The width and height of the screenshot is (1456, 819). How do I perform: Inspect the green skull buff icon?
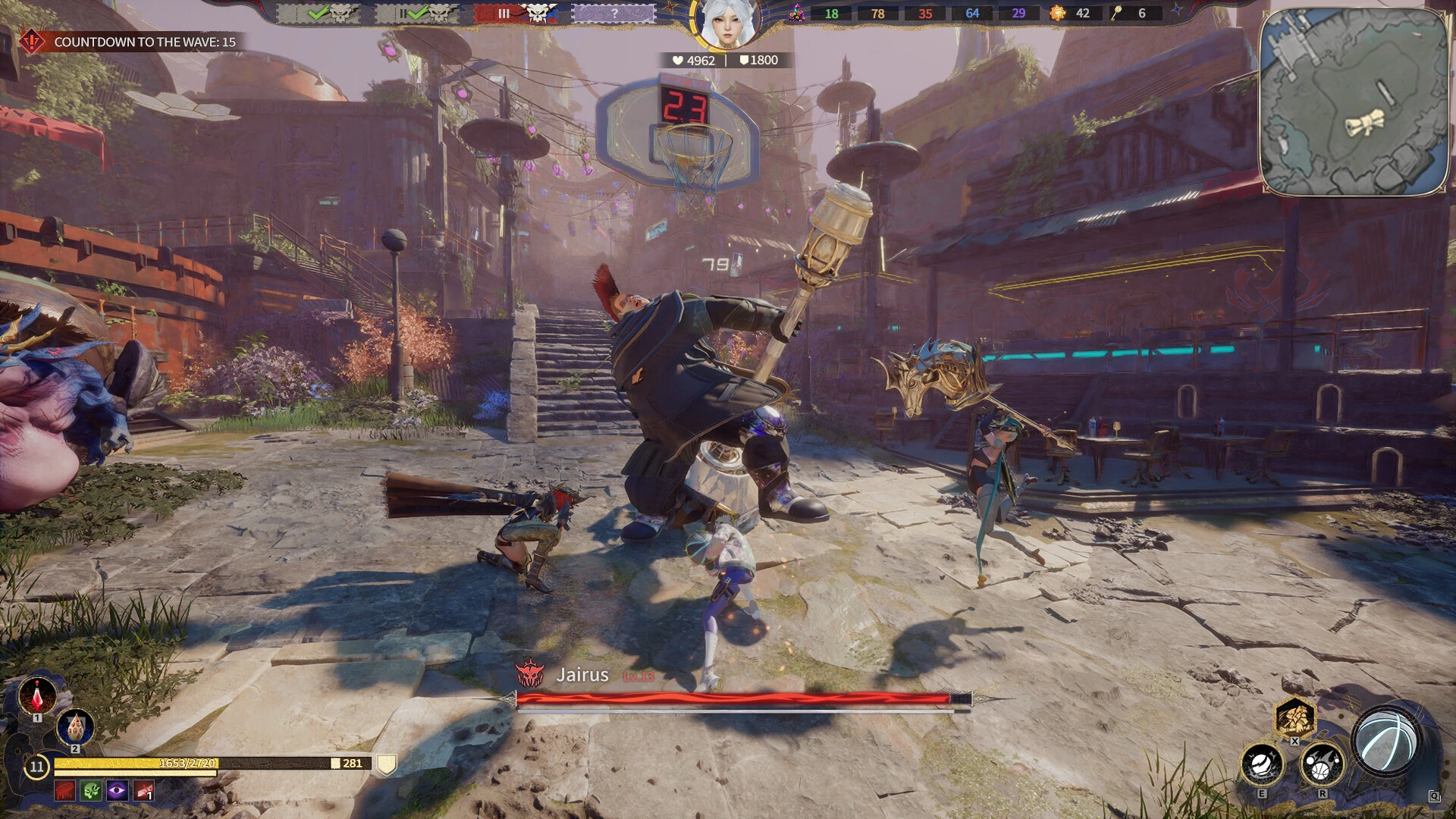pos(91,792)
